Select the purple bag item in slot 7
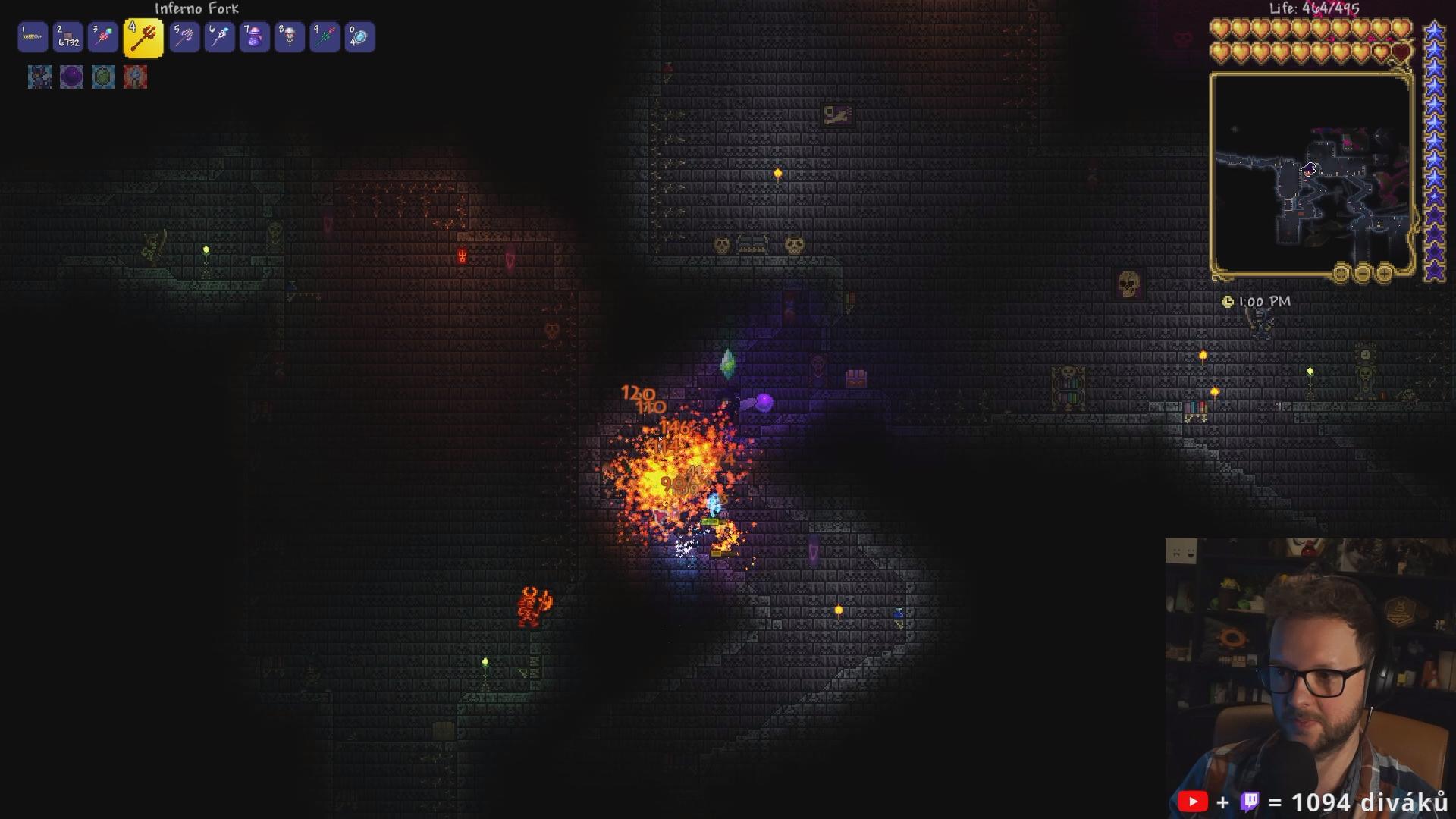This screenshot has width=1456, height=819. (x=255, y=37)
